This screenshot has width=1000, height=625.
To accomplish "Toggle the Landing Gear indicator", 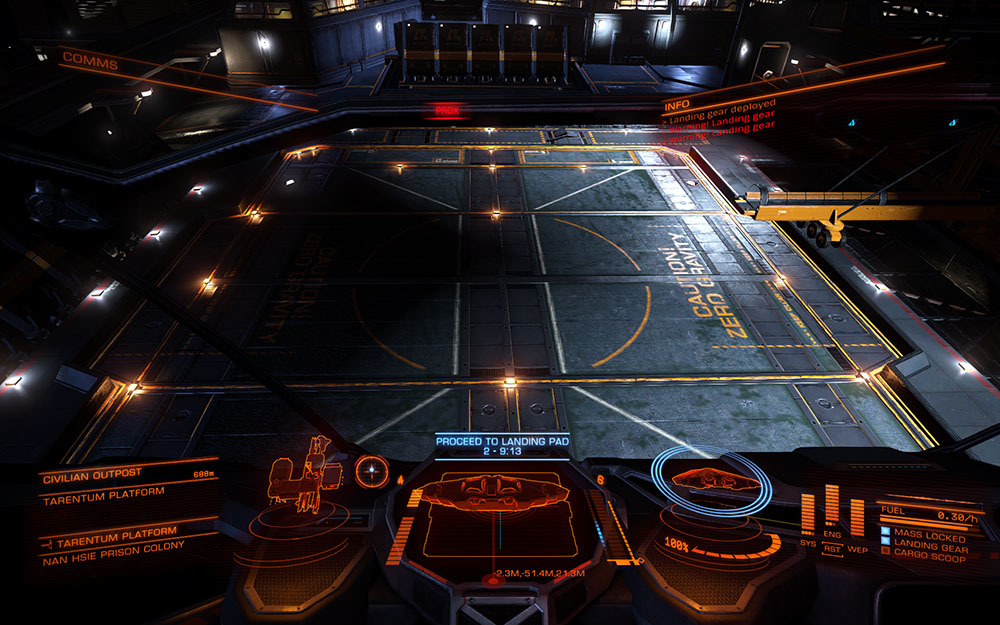I will pyautogui.click(x=930, y=547).
